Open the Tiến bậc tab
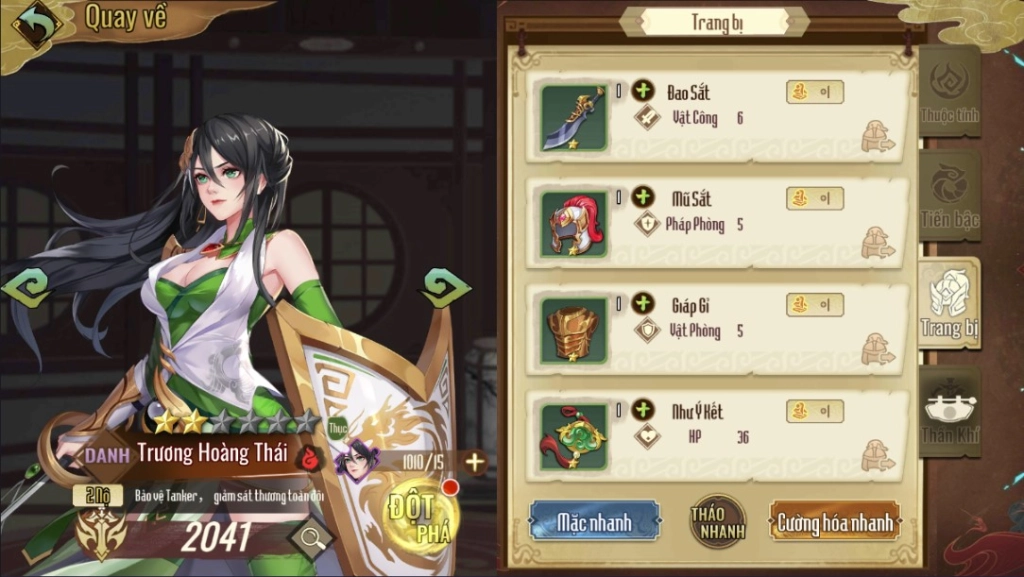The width and height of the screenshot is (1024, 577). pyautogui.click(x=948, y=196)
